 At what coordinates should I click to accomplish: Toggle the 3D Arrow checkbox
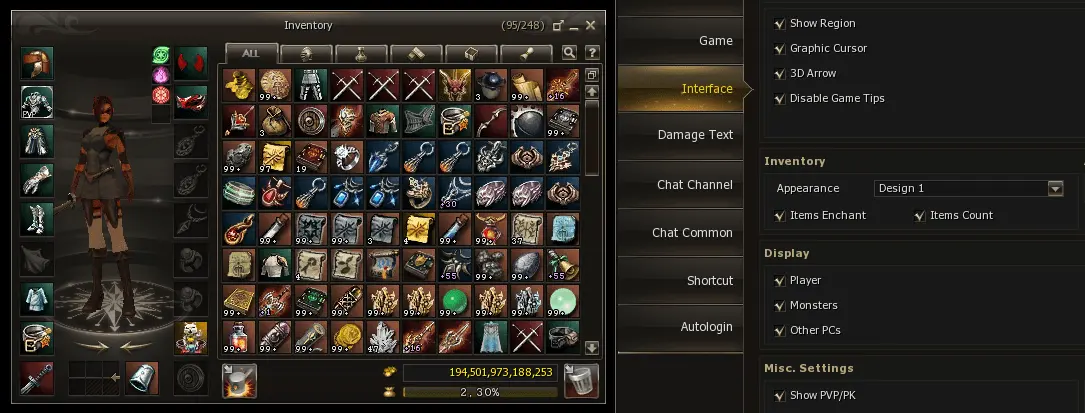click(780, 73)
